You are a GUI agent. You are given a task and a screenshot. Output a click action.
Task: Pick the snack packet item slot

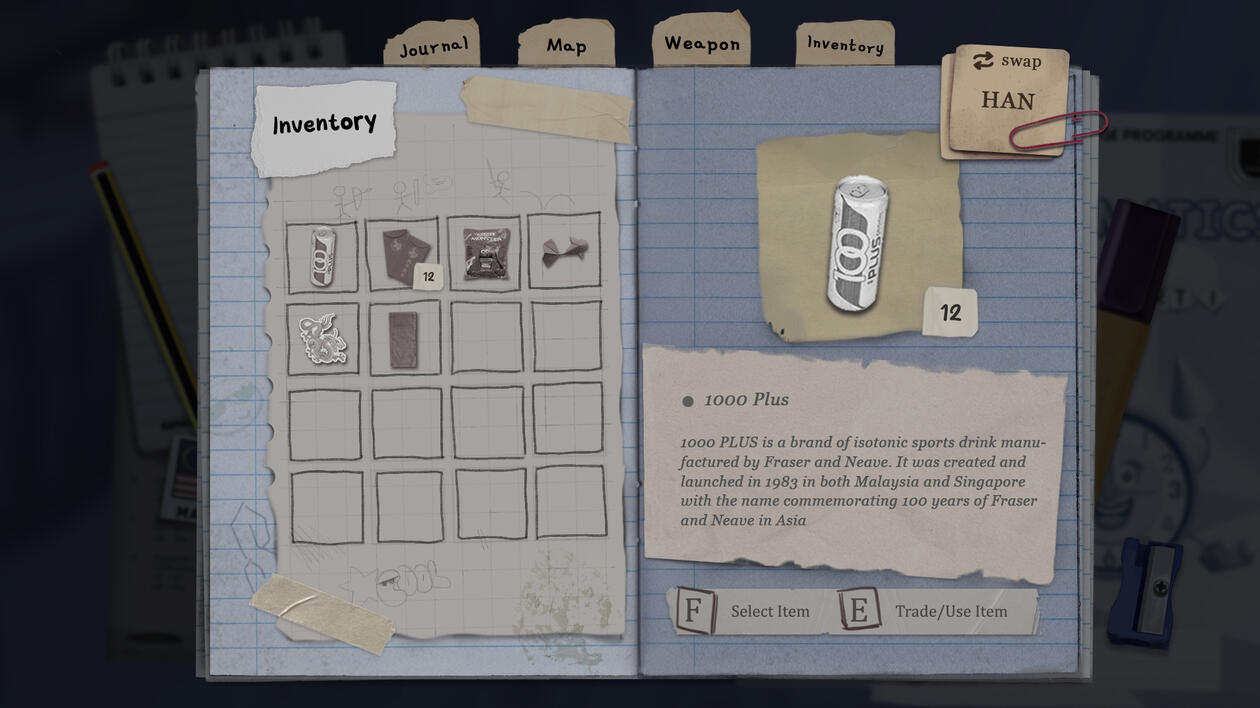click(485, 254)
